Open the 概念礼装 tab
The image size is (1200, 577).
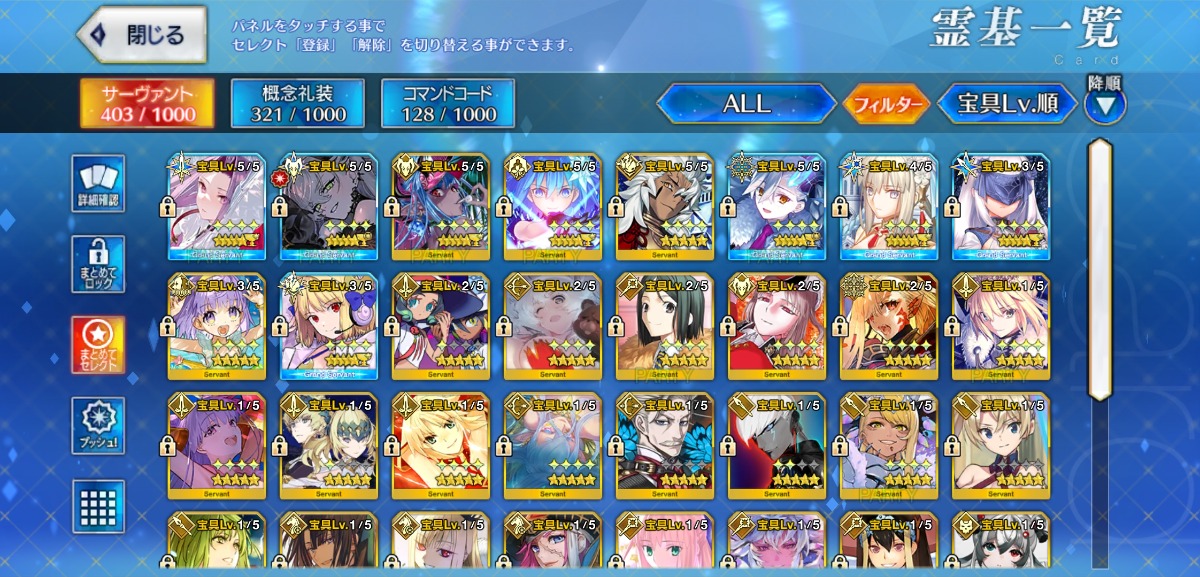point(296,103)
